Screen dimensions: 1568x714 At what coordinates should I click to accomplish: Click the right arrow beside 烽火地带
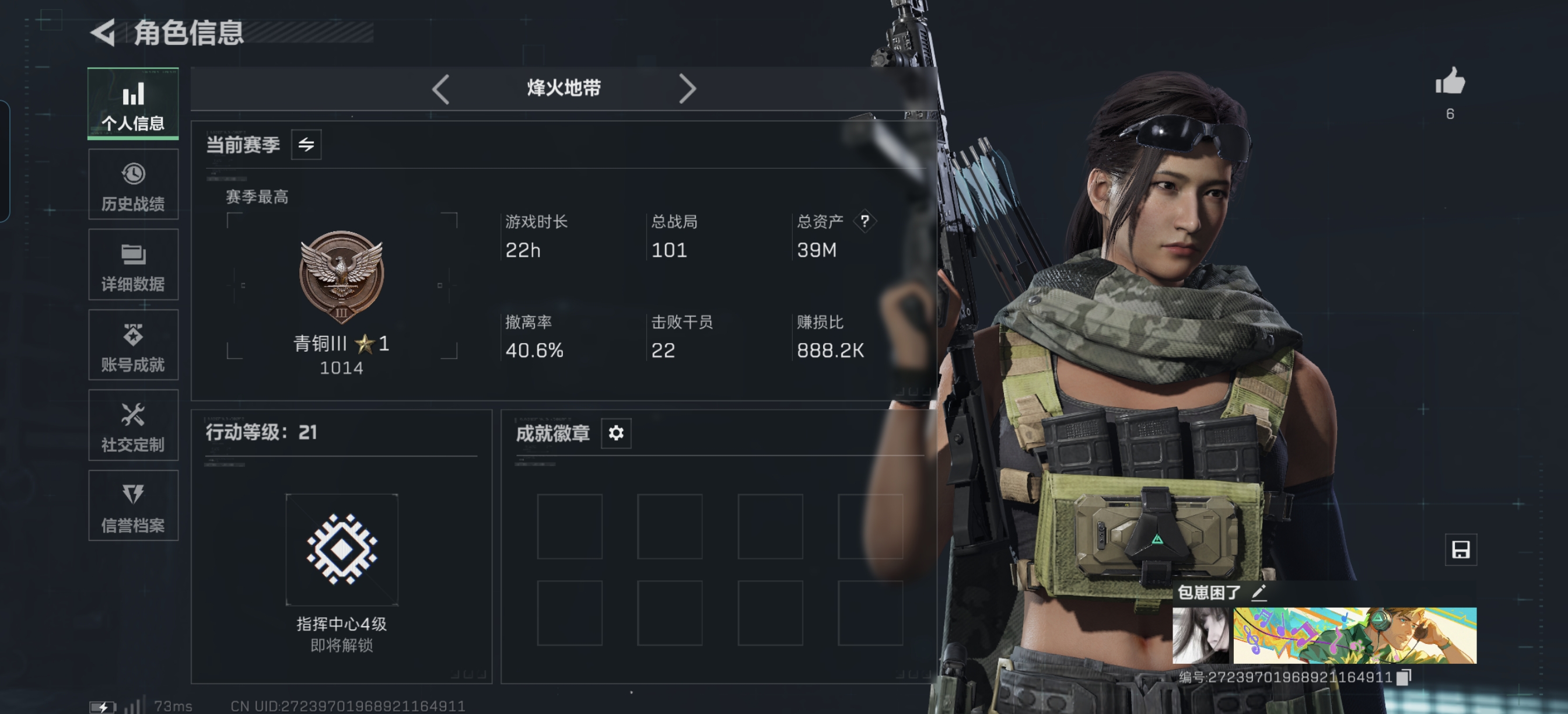[687, 89]
